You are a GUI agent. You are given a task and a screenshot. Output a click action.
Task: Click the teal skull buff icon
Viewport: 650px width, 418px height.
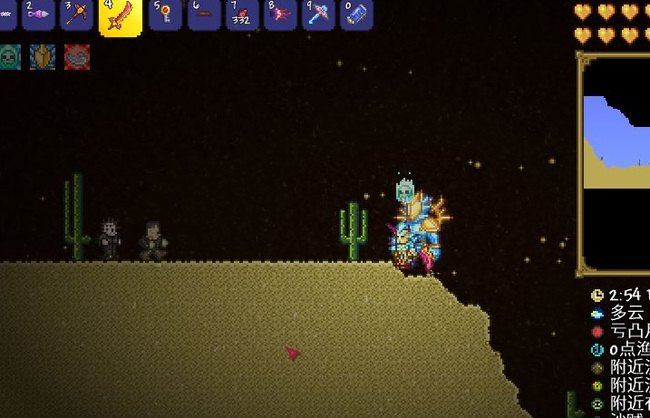(8, 56)
